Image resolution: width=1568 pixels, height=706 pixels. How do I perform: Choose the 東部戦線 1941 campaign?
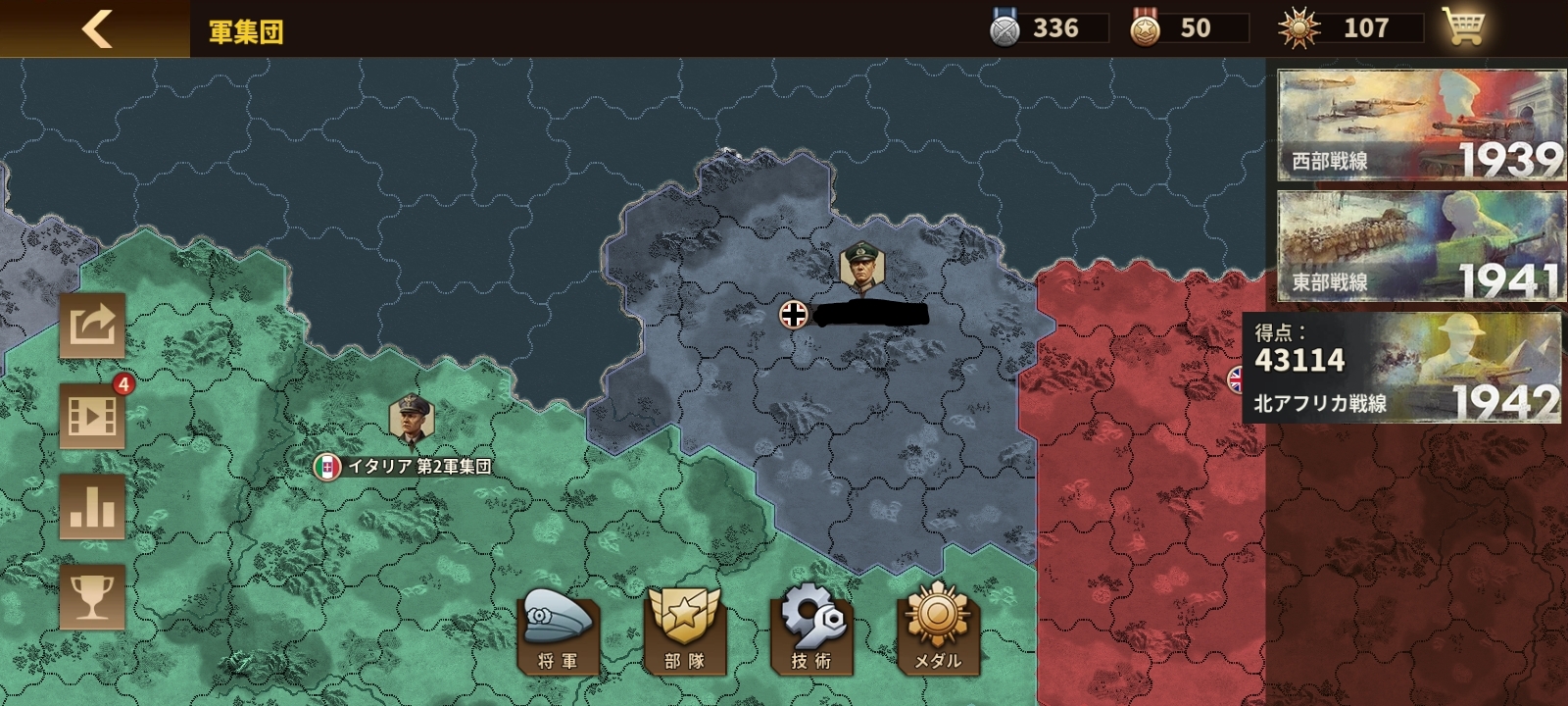pyautogui.click(x=1420, y=246)
